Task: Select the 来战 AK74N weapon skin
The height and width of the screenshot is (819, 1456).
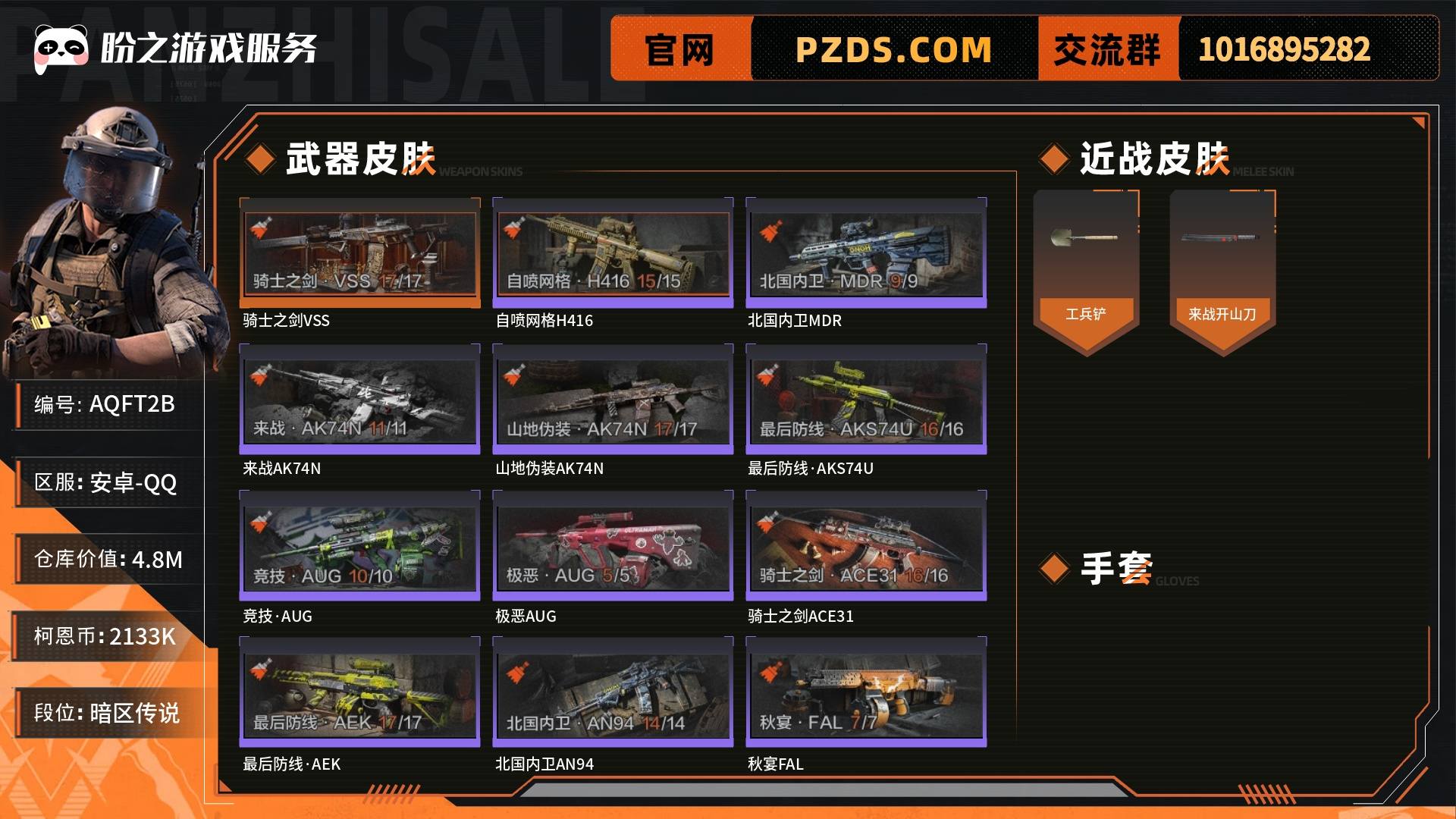Action: tap(359, 400)
